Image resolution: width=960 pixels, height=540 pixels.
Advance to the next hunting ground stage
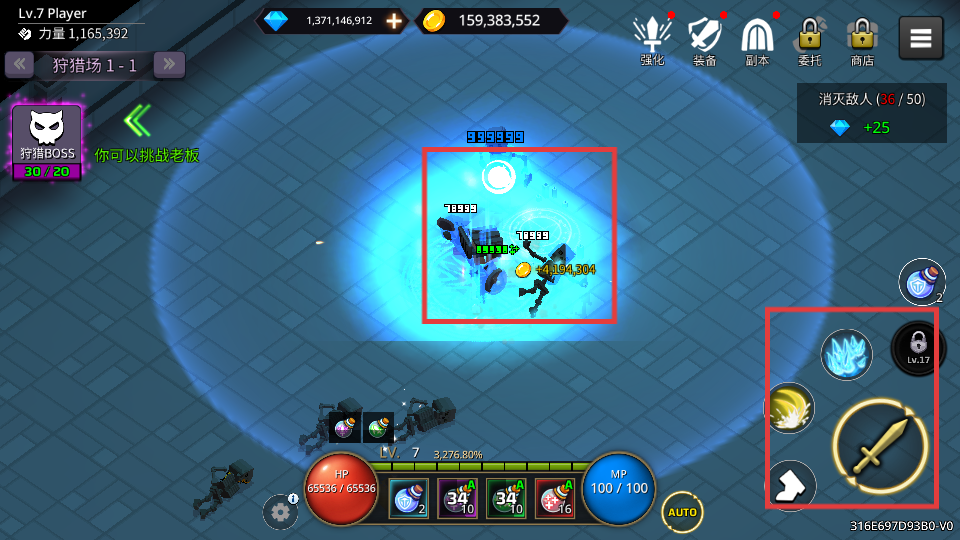(x=169, y=65)
